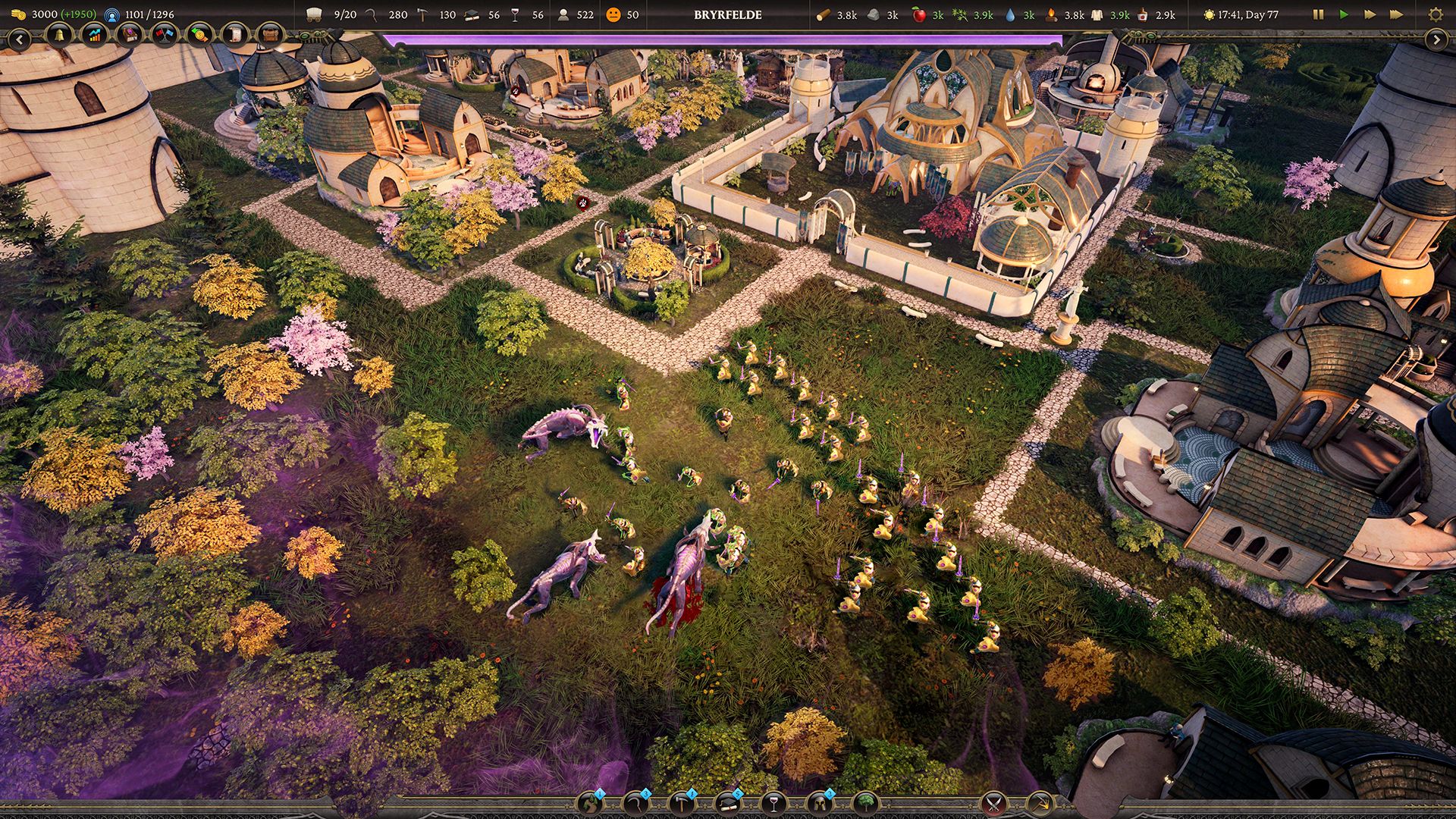Viewport: 1456px width, 819px height.
Task: Expand the right panel with the arrow
Action: [1436, 39]
